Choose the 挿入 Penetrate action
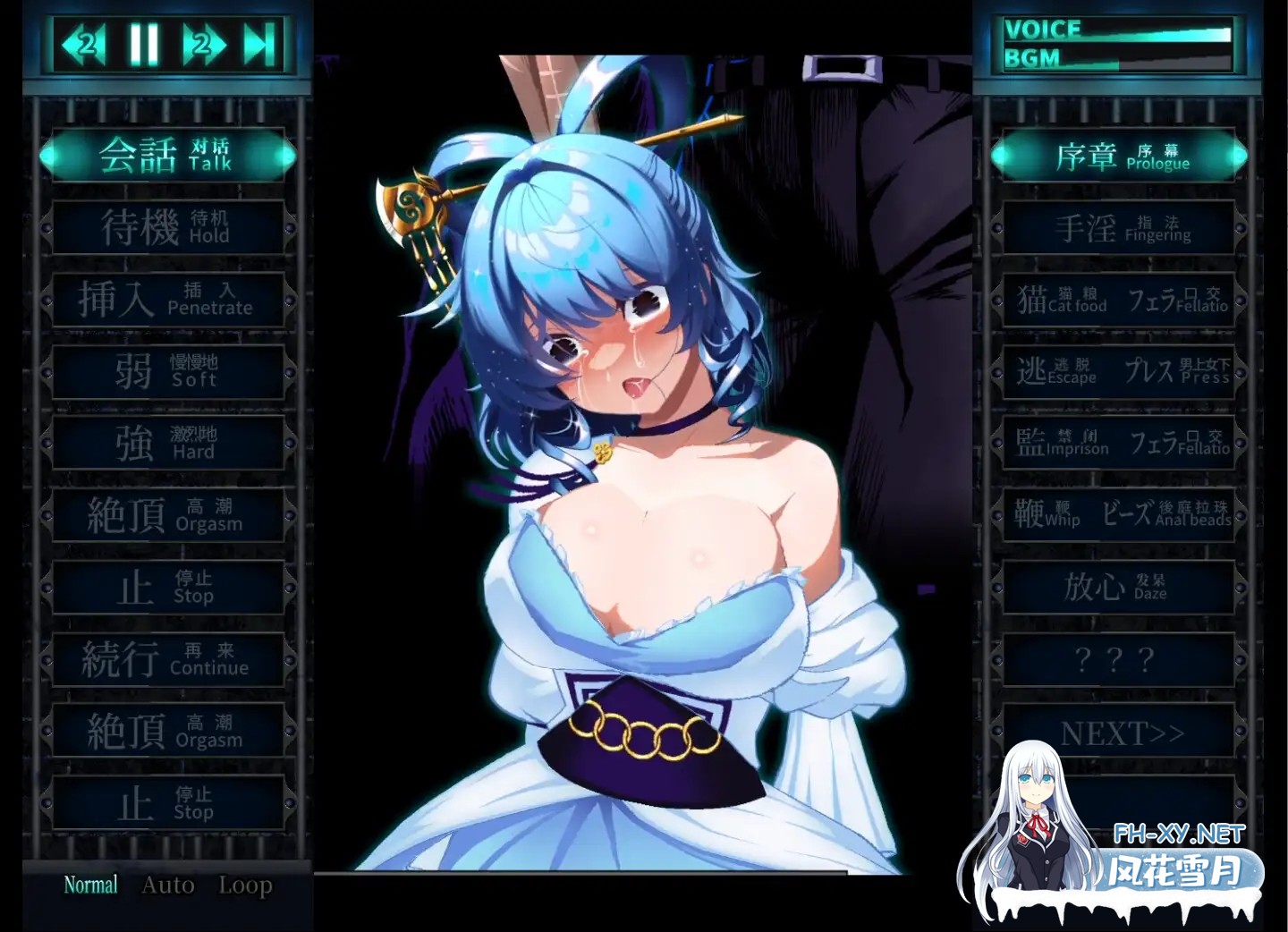The height and width of the screenshot is (932, 1288). coord(168,299)
